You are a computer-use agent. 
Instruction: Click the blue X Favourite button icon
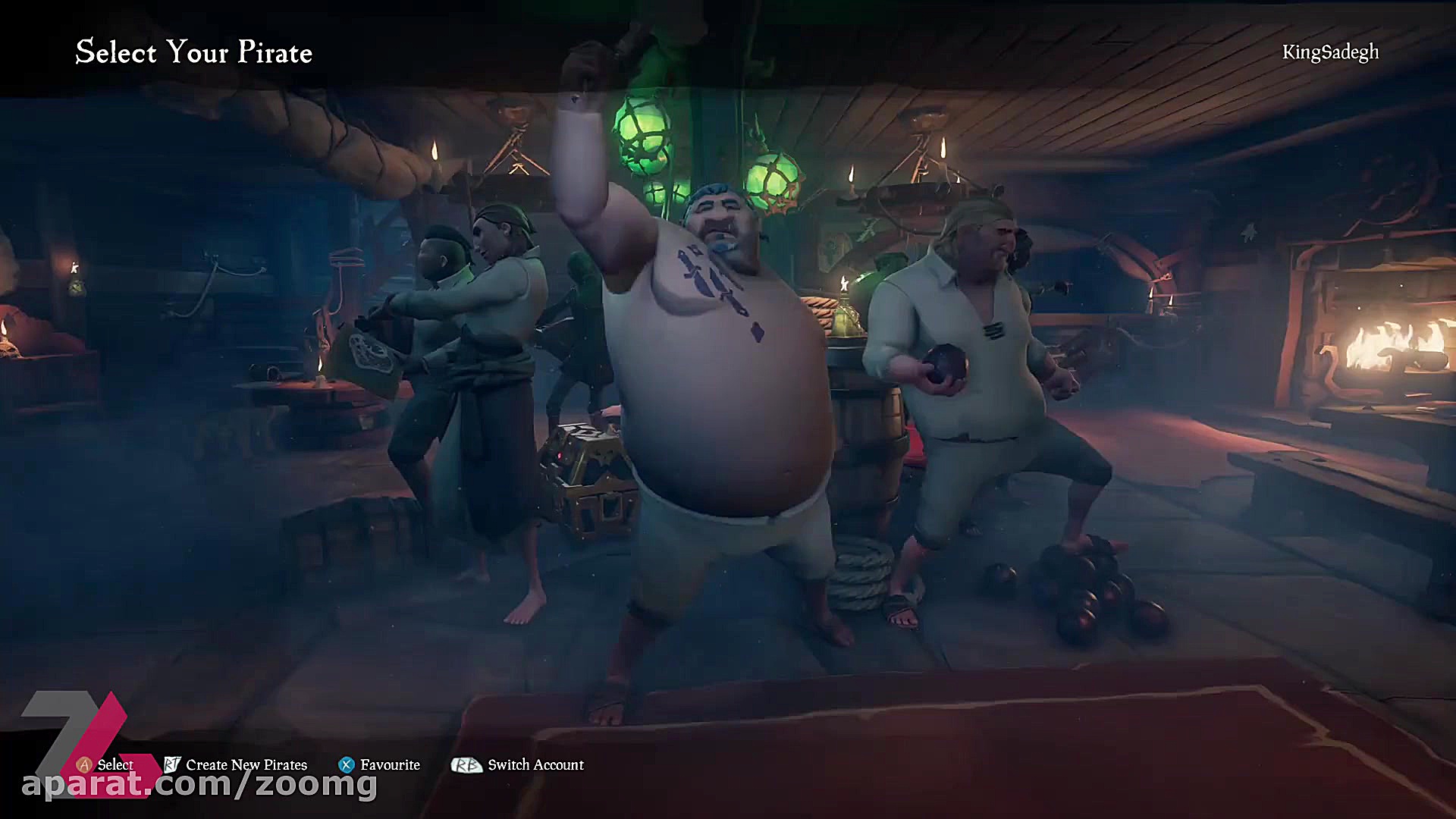pos(346,764)
